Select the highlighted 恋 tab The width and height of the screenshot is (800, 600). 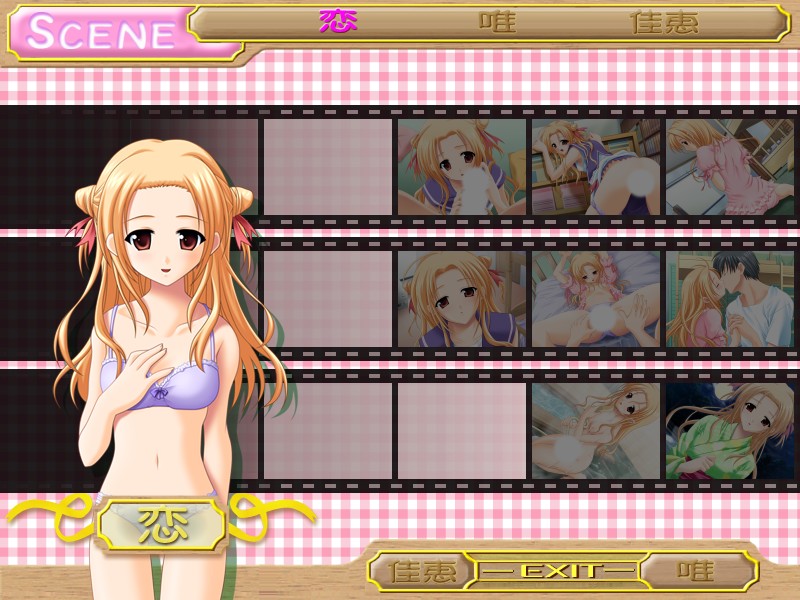tap(338, 22)
